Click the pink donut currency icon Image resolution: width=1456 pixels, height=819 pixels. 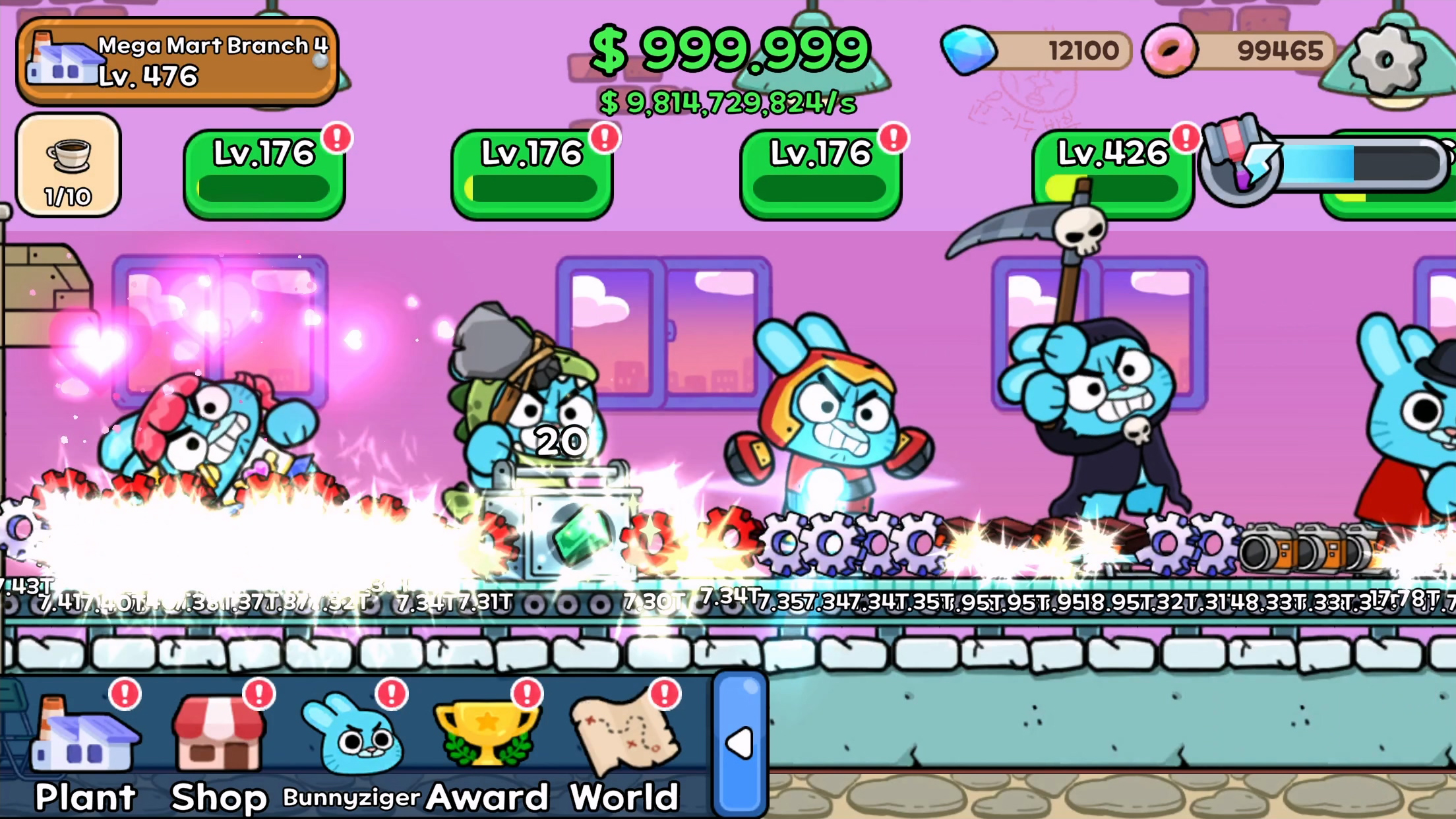pos(1170,51)
